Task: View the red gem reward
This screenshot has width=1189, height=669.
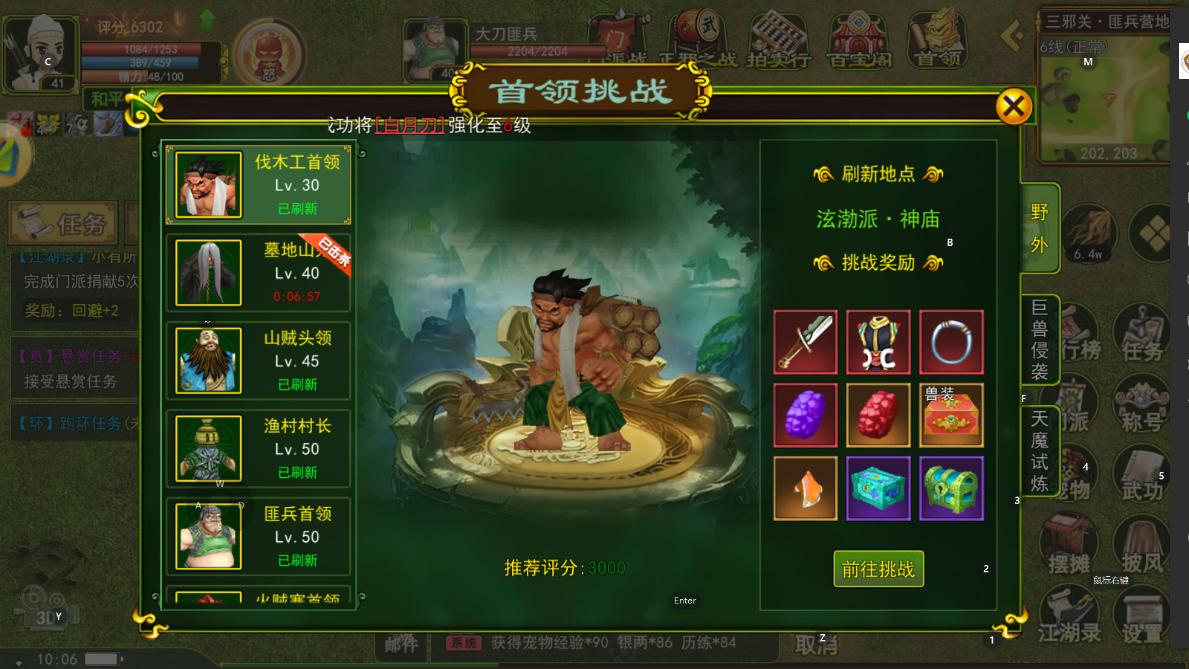Action: (878, 415)
